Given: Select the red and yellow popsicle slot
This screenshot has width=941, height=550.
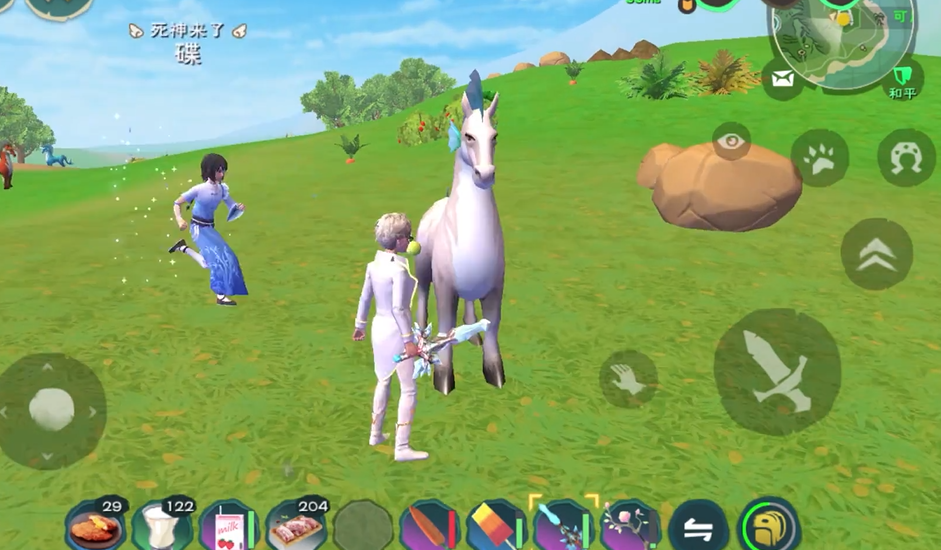Looking at the screenshot, I should [x=497, y=525].
